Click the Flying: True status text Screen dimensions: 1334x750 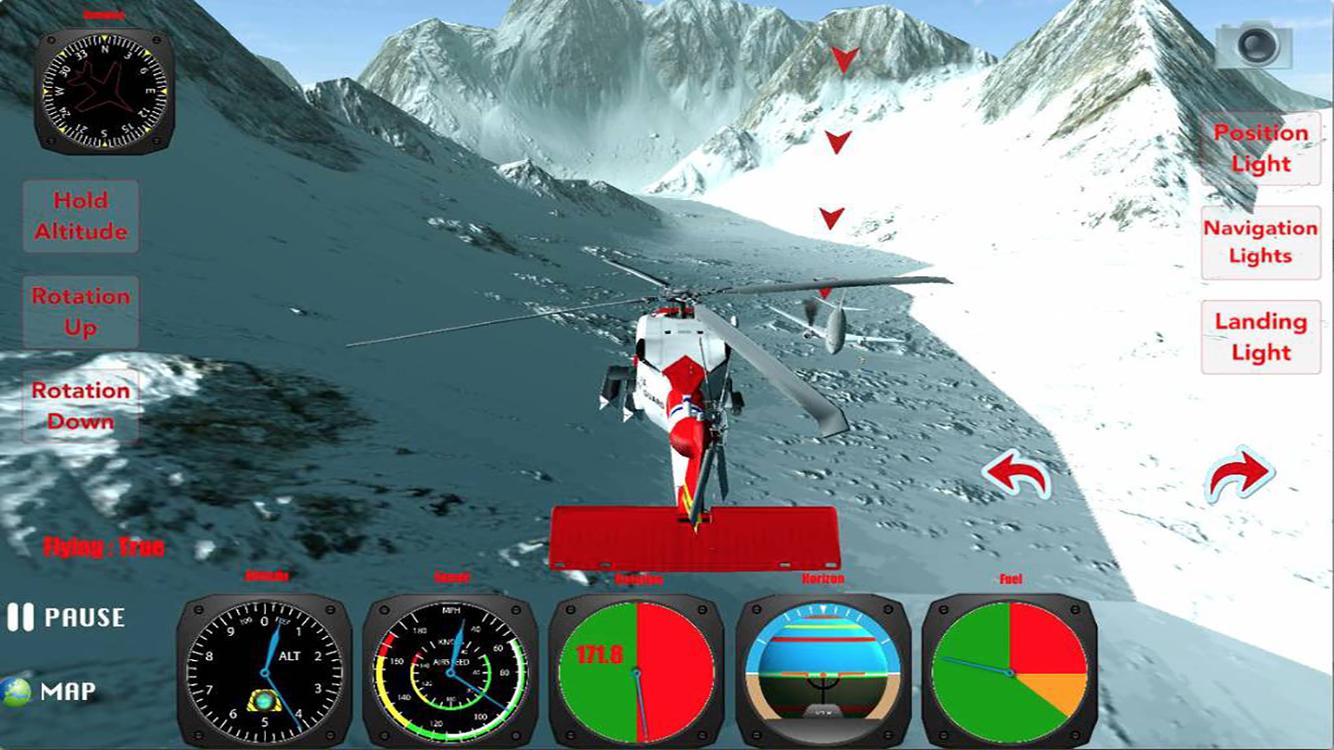click(x=104, y=547)
